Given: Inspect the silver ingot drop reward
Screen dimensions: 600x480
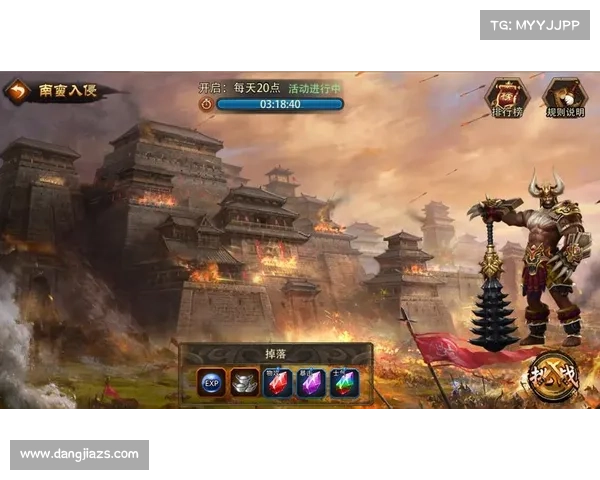Looking at the screenshot, I should coord(244,383).
